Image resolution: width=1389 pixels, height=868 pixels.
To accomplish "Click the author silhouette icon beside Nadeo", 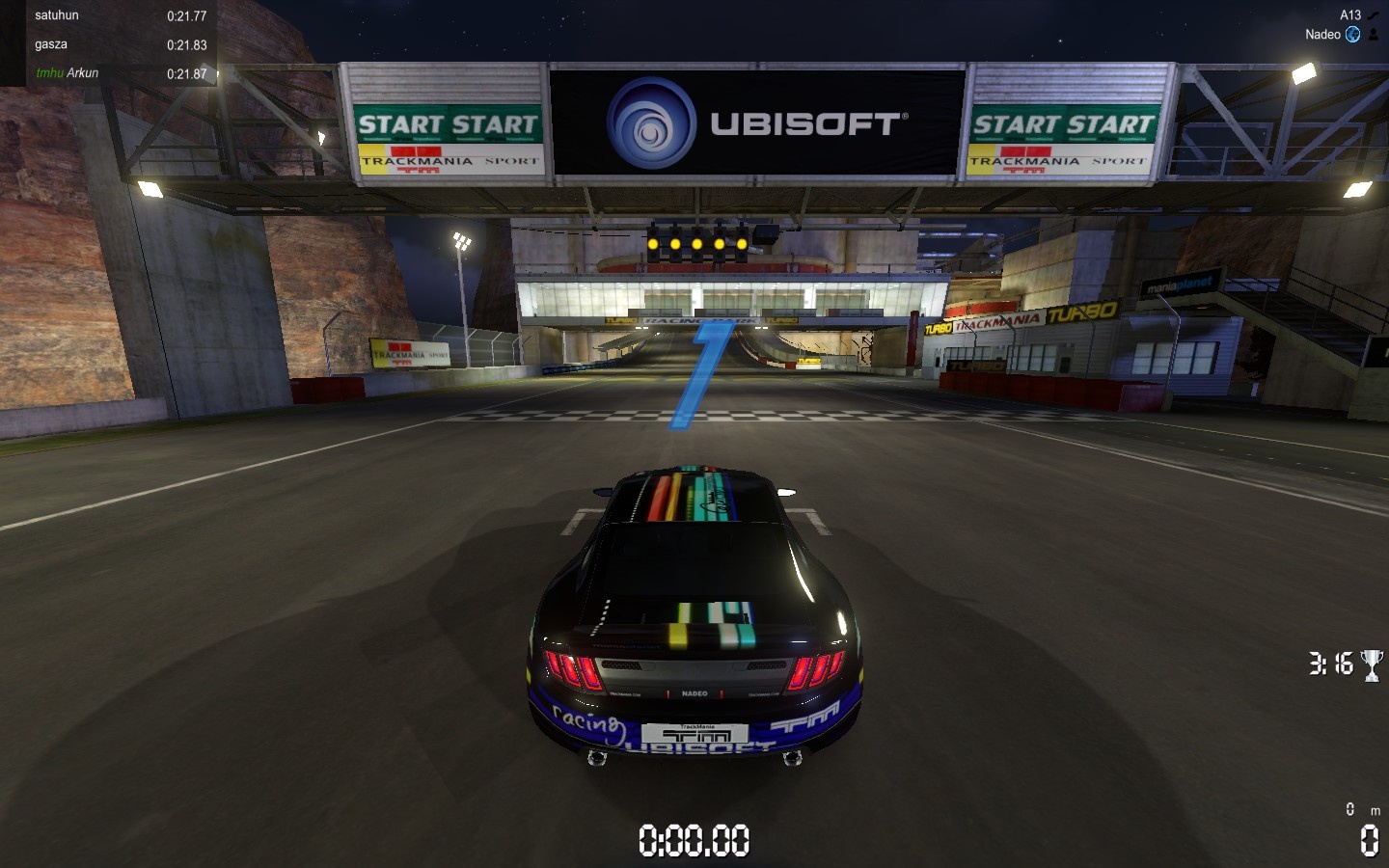I will 1374,35.
